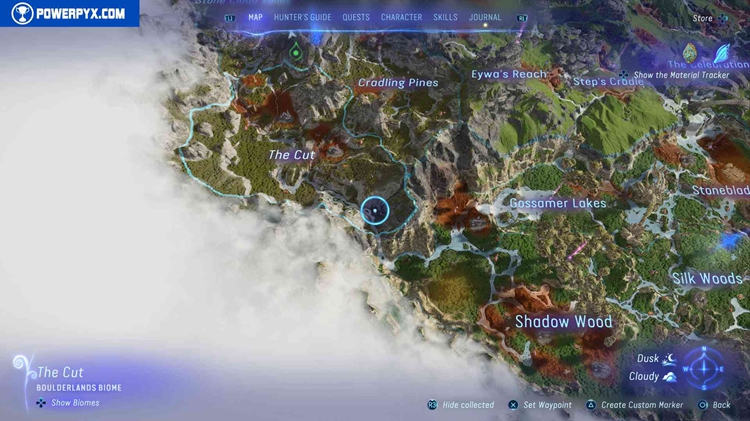Click the Map tab

point(255,17)
